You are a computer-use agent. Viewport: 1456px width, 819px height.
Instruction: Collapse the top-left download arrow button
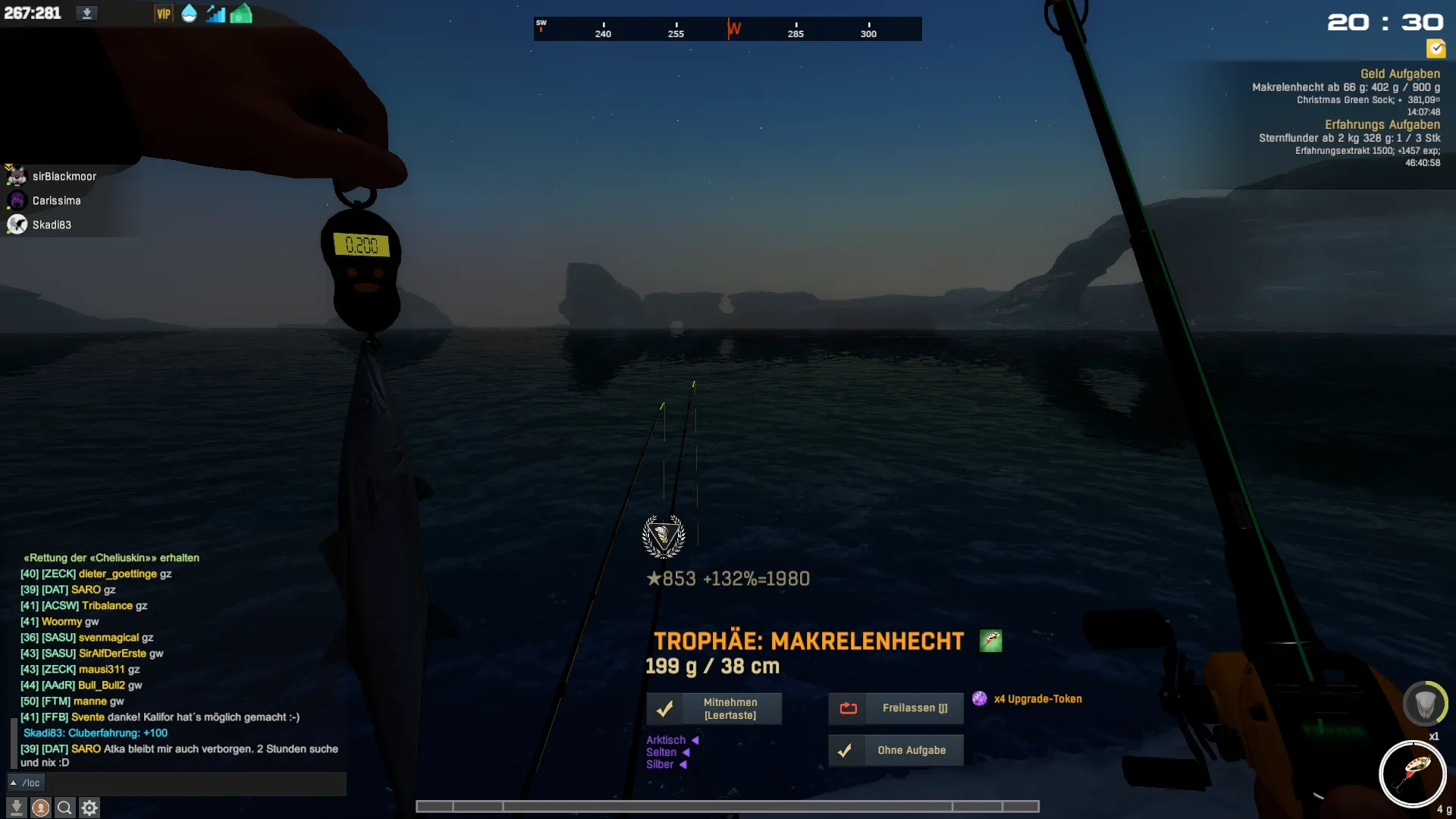[x=86, y=14]
